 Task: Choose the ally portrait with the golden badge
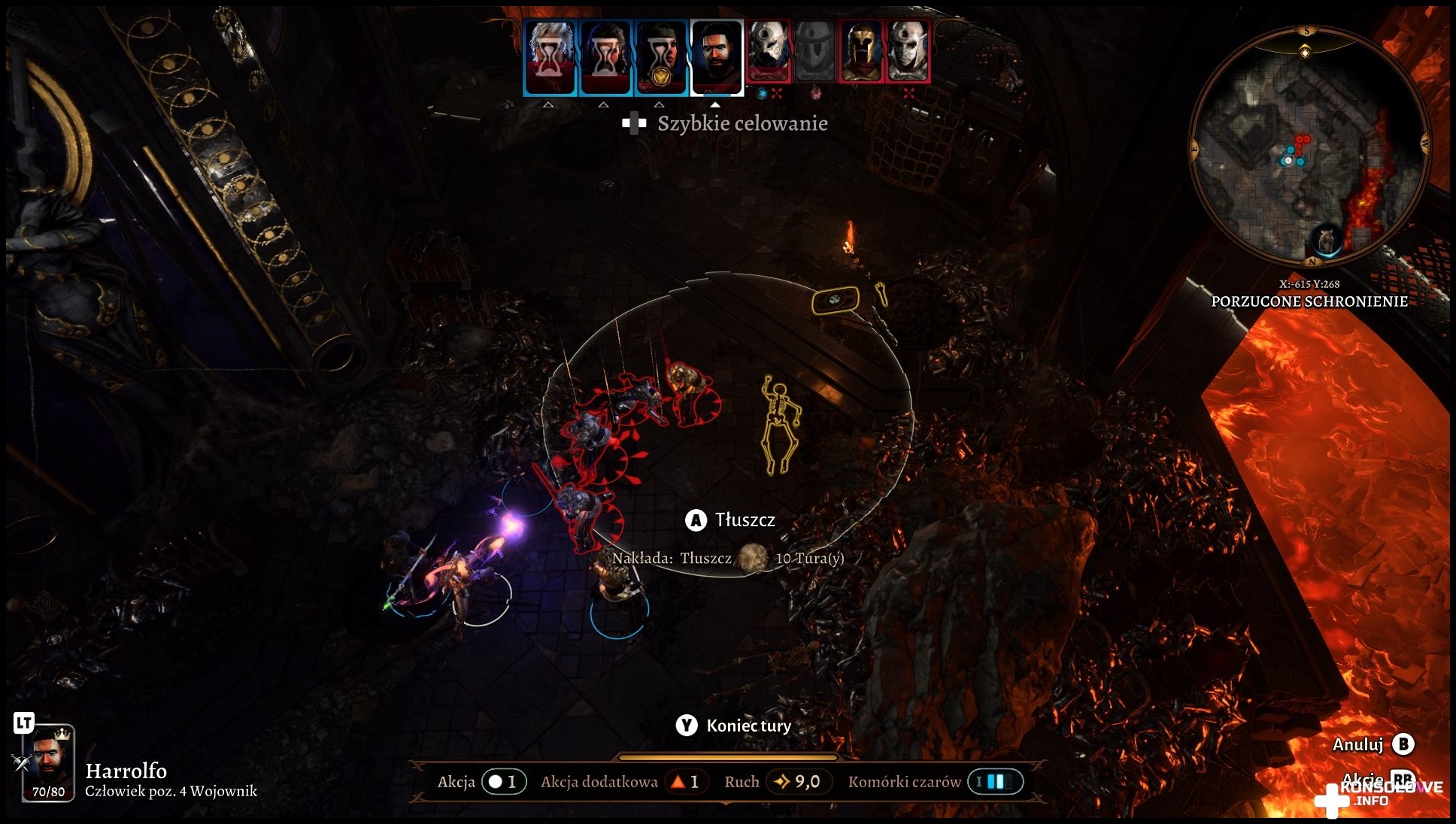pos(661,57)
